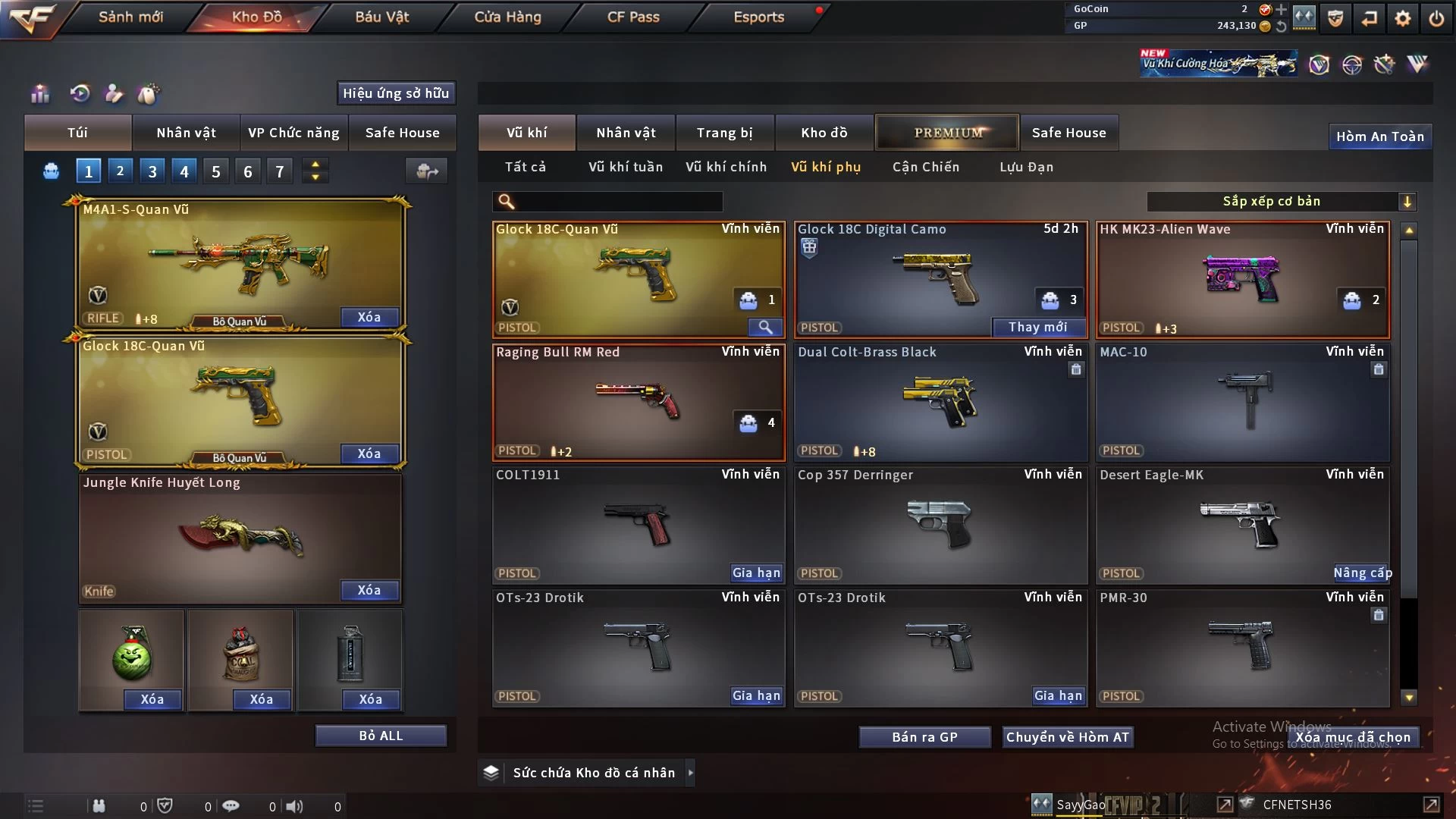The image size is (1456, 819).
Task: Open the Hòm An Toàn safe box
Action: tap(1379, 136)
